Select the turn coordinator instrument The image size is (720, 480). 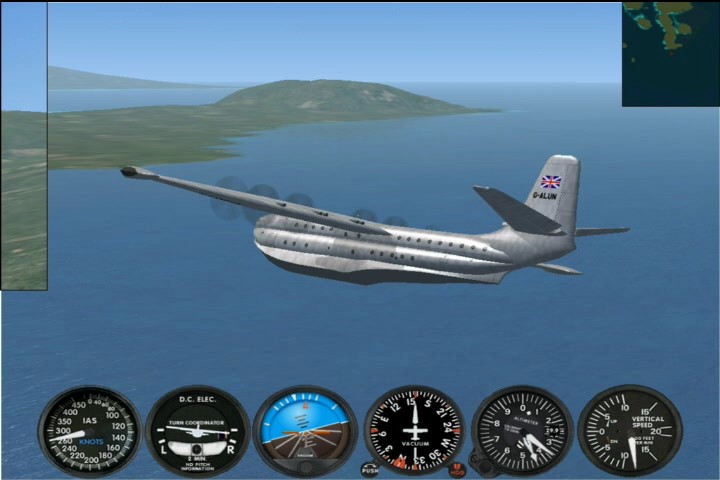click(198, 431)
